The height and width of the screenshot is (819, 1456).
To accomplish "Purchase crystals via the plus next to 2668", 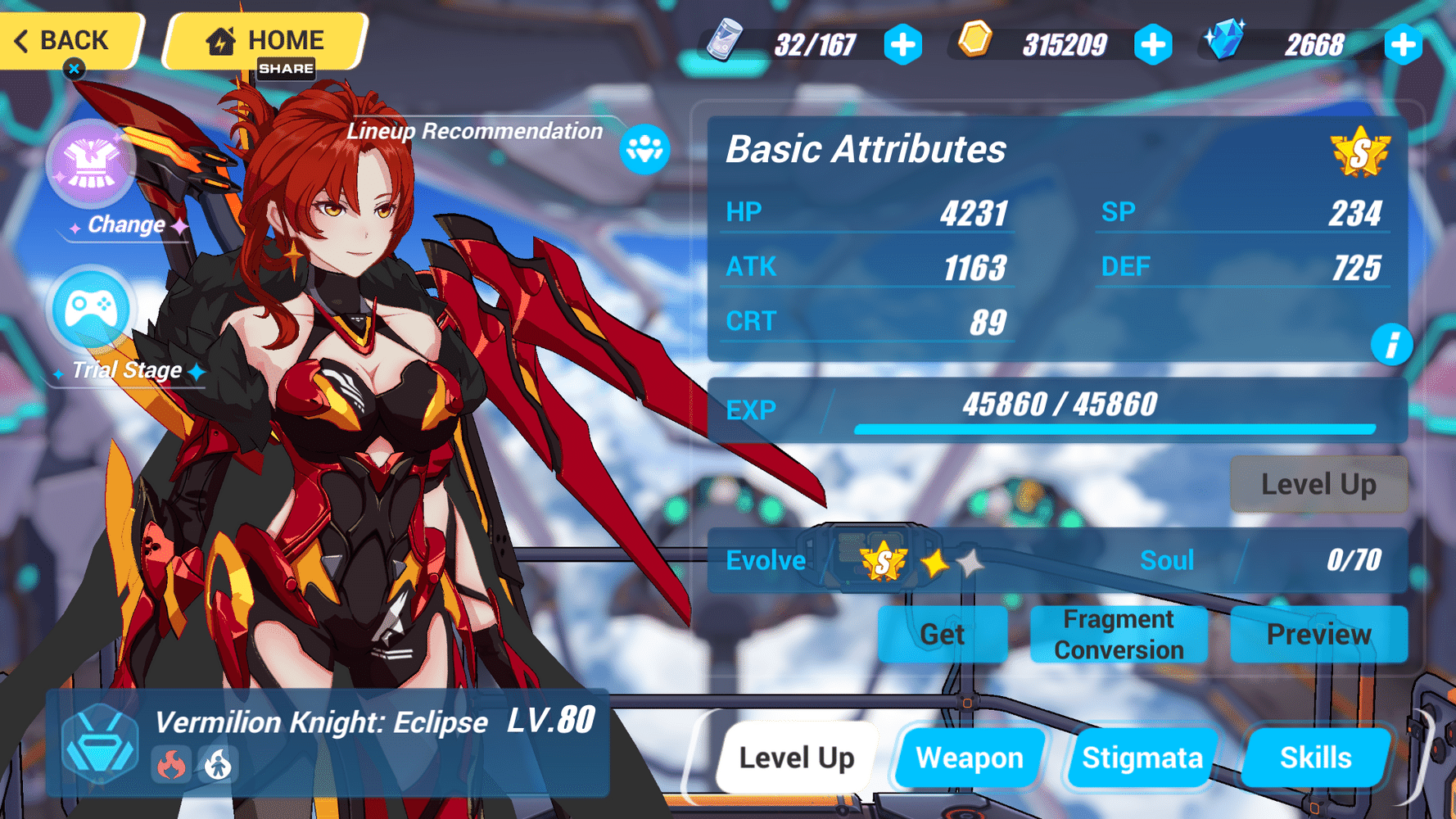I will tap(1404, 47).
